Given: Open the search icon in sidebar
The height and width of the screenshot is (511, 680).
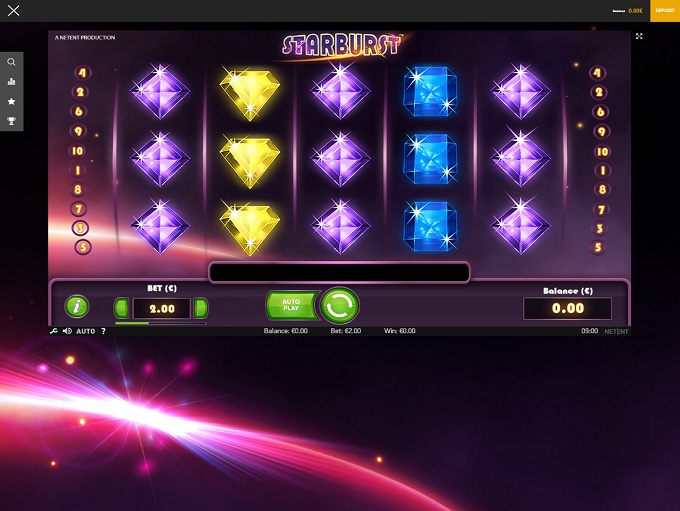Looking at the screenshot, I should 11,62.
